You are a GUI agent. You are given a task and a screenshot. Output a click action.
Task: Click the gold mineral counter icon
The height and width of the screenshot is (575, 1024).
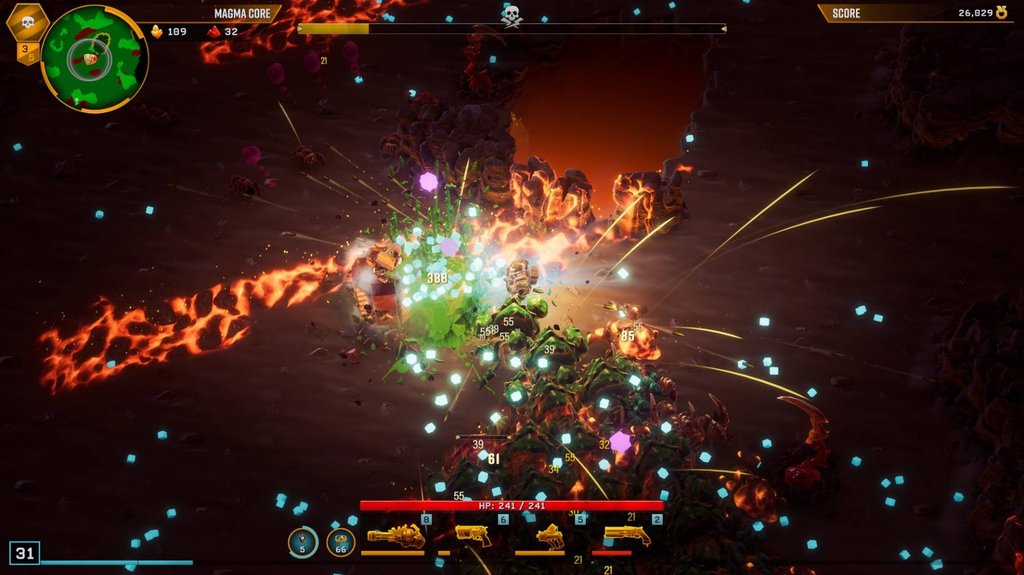pos(156,31)
